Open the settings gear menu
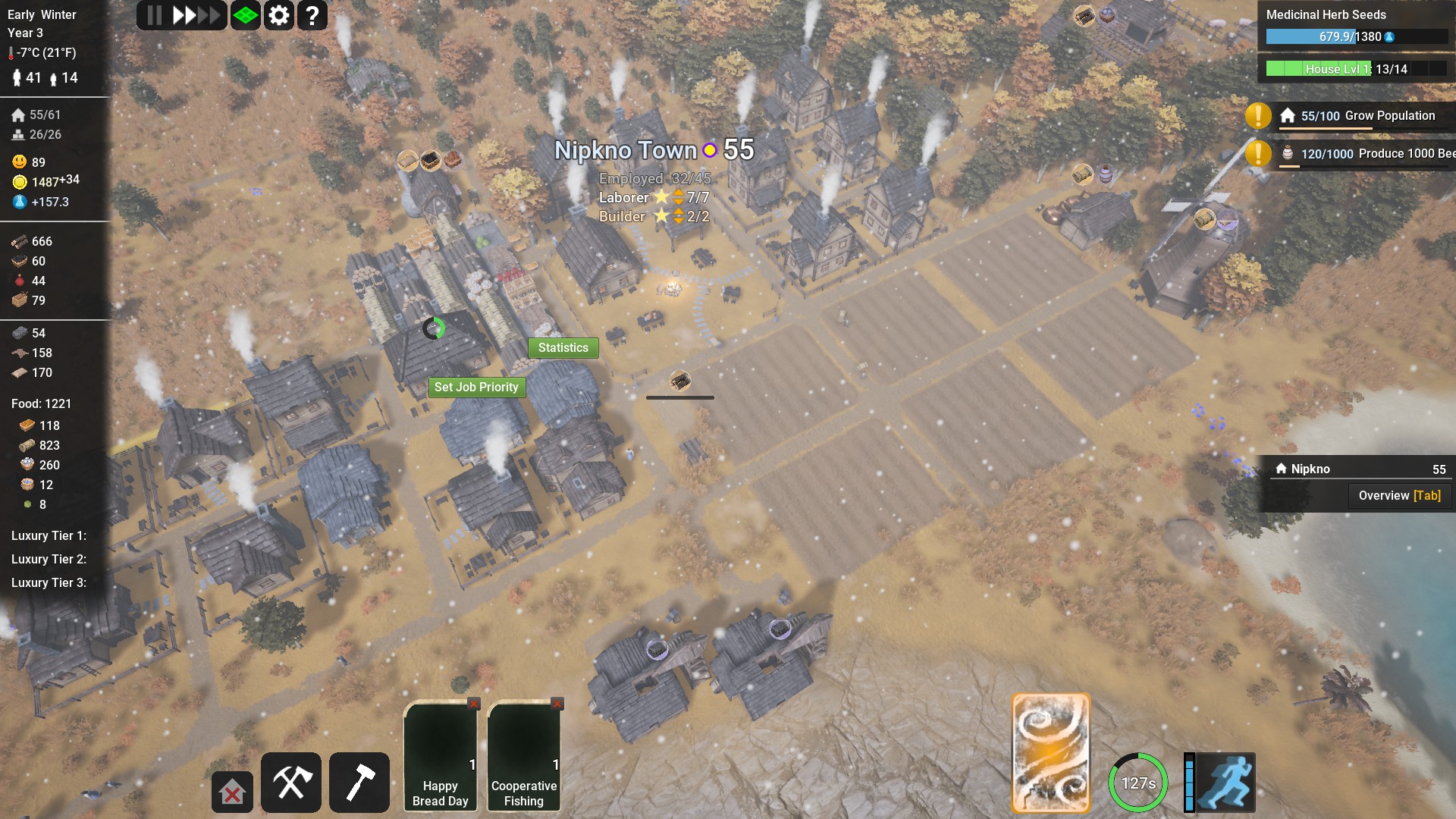 tap(279, 15)
